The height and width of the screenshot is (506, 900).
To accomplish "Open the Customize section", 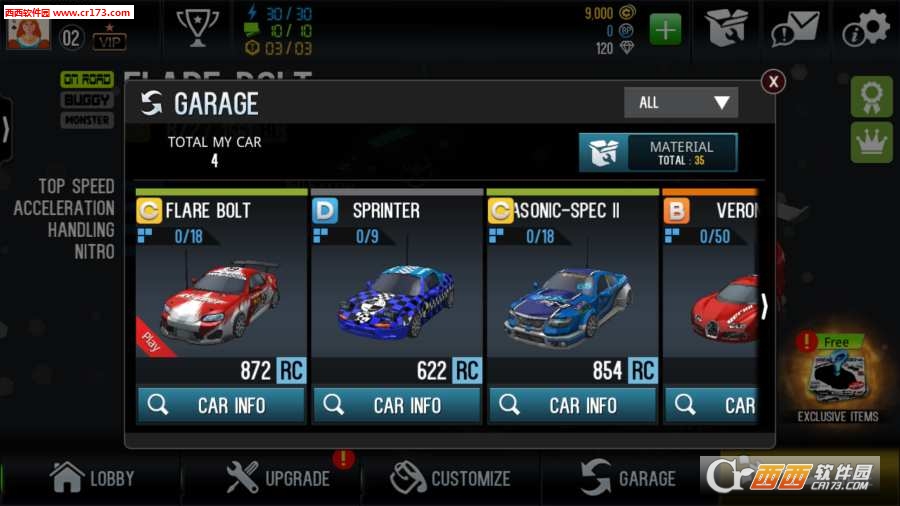I will click(x=450, y=478).
